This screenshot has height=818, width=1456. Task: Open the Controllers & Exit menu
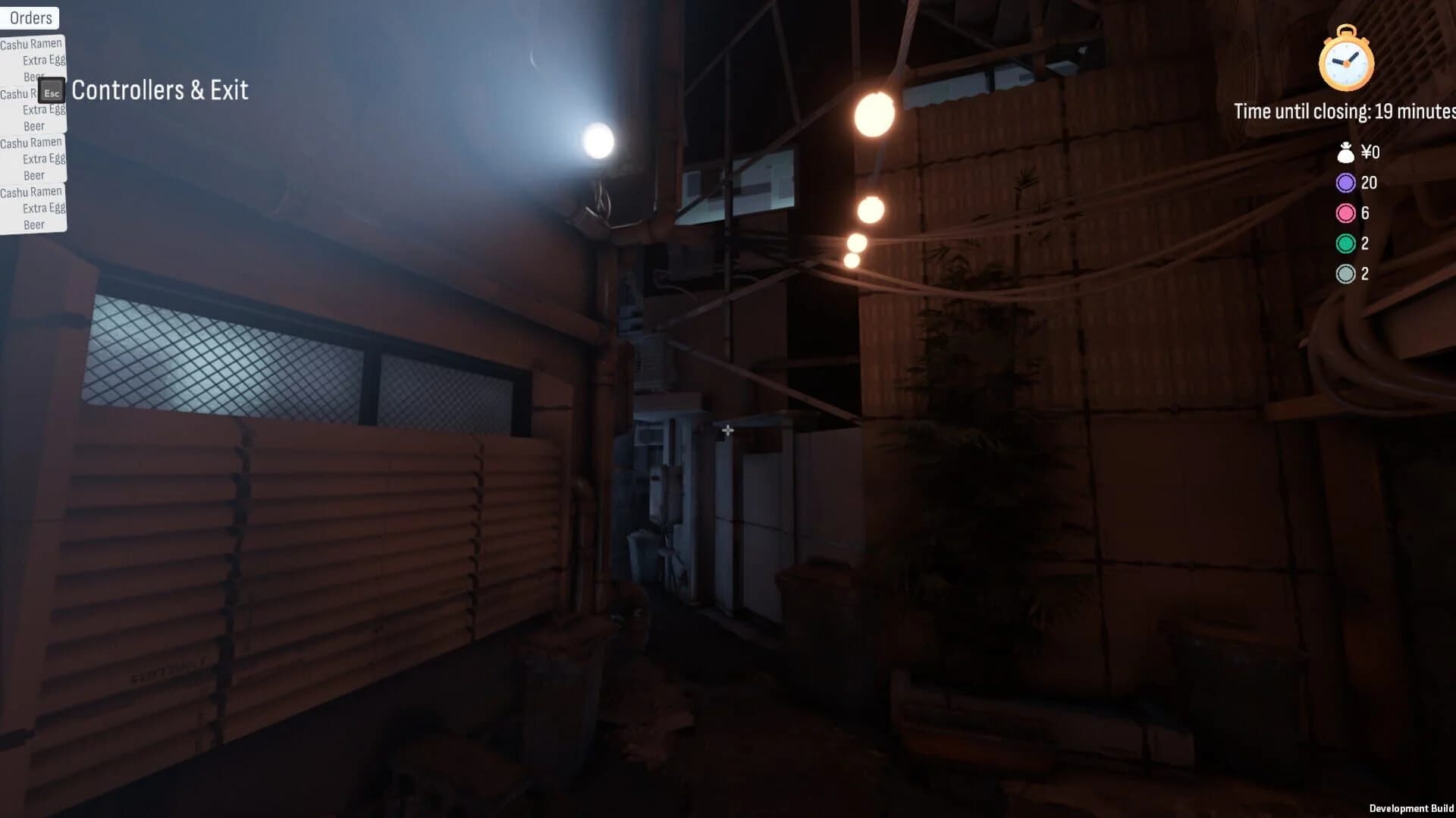[x=160, y=89]
